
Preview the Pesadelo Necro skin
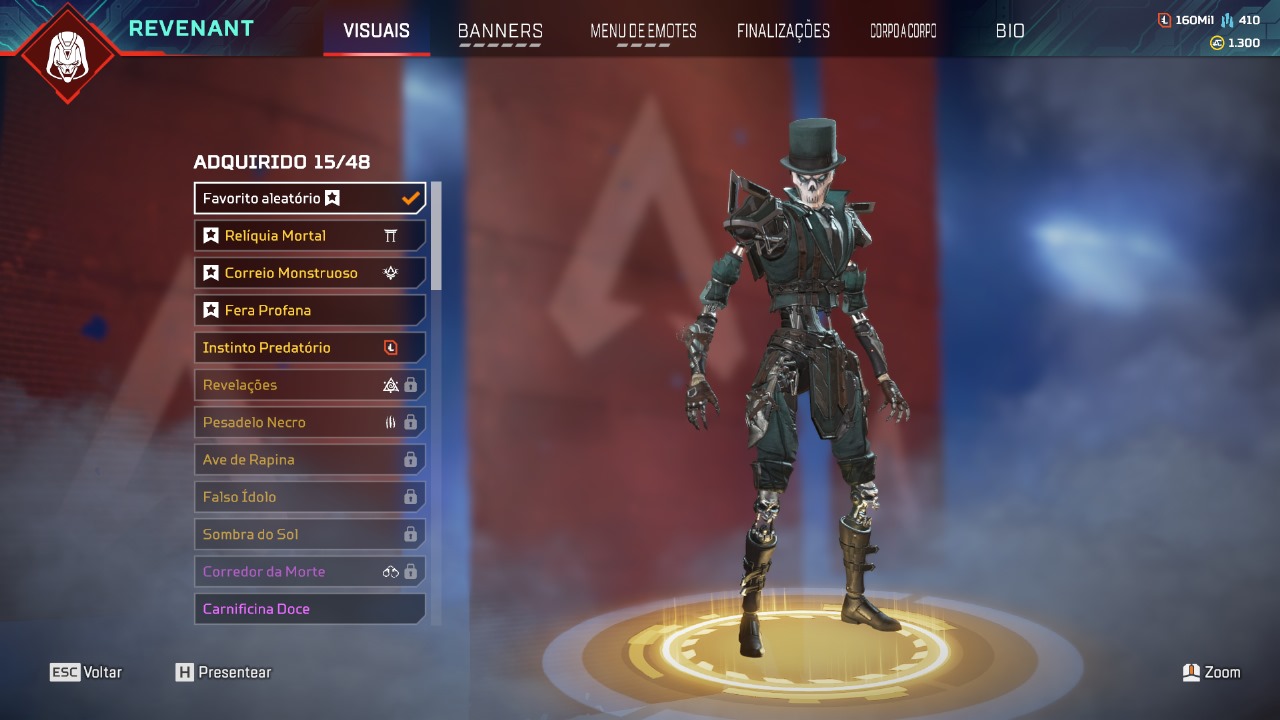click(309, 422)
